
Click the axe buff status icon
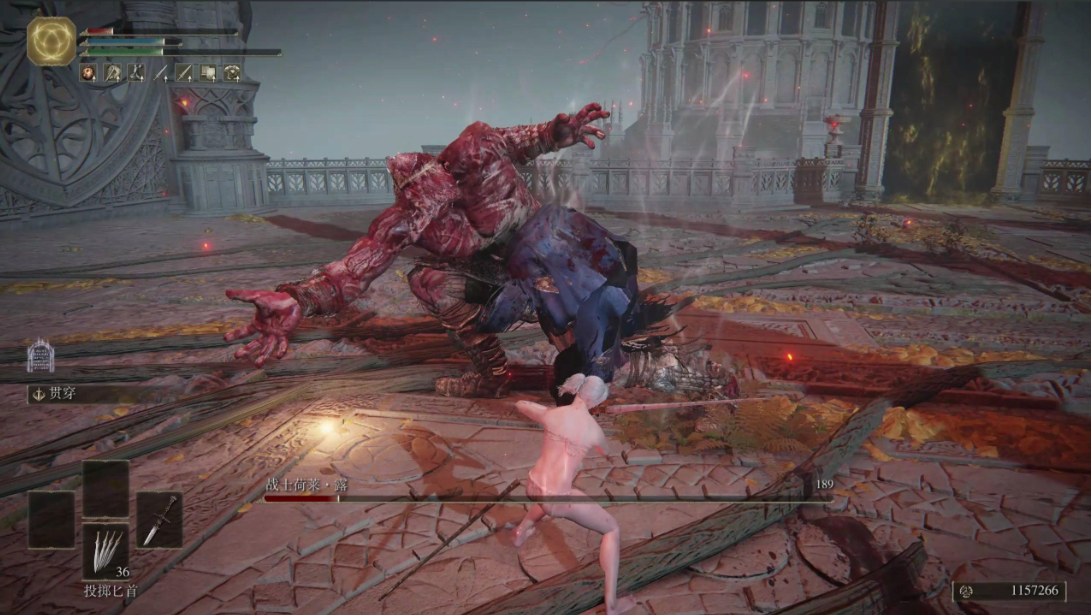coord(112,72)
